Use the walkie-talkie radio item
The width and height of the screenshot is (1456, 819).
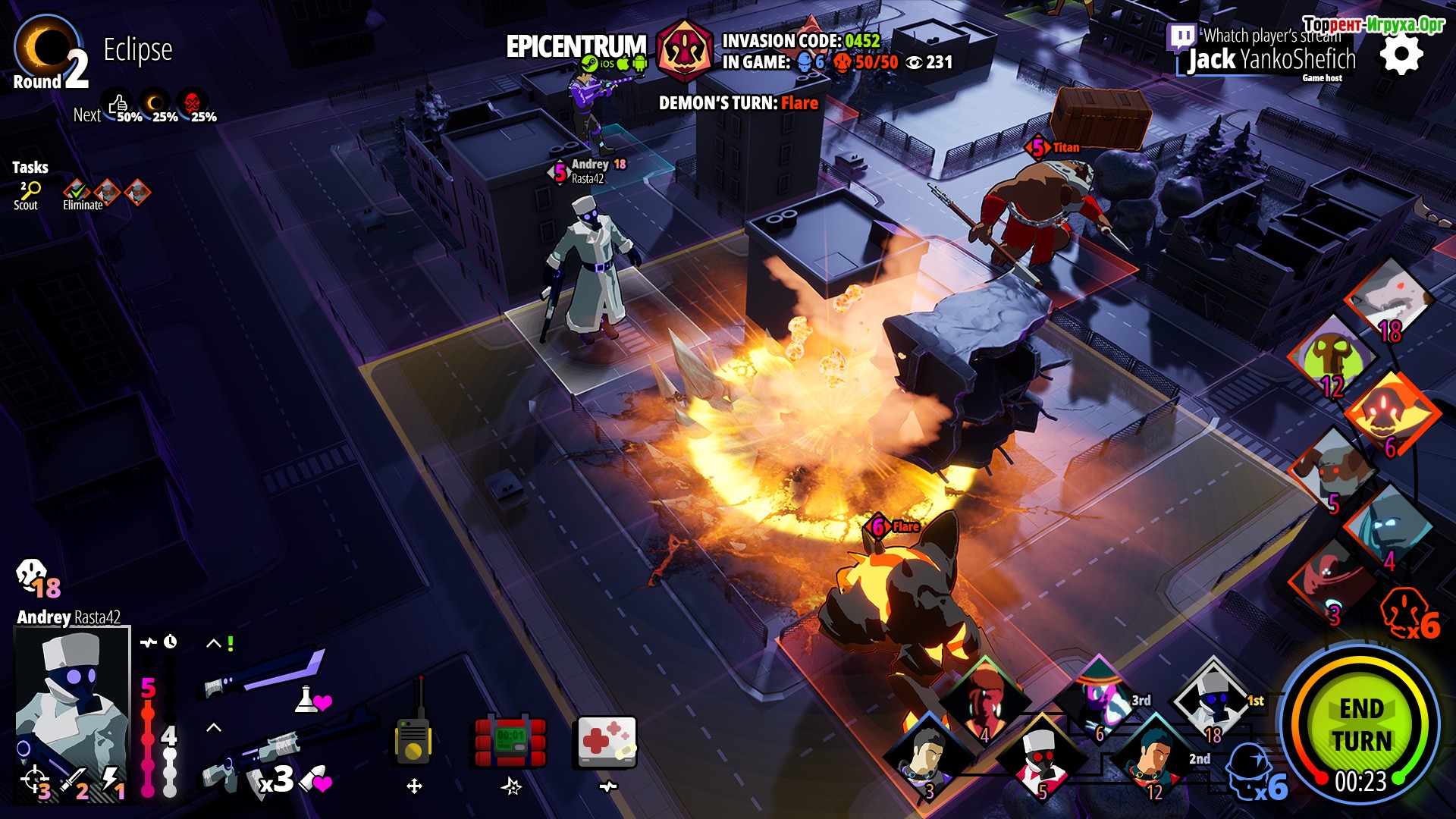pos(413,739)
